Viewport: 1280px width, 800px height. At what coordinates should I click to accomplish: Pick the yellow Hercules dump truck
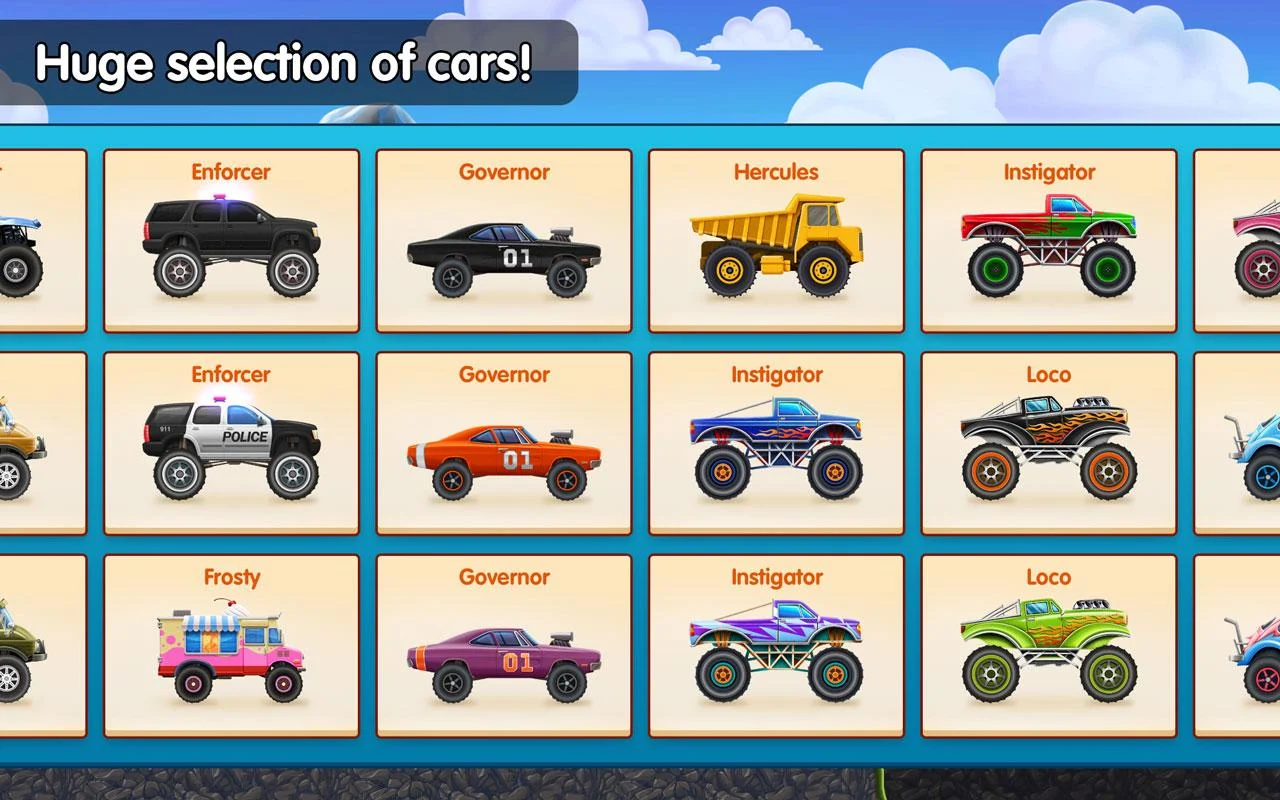click(776, 241)
